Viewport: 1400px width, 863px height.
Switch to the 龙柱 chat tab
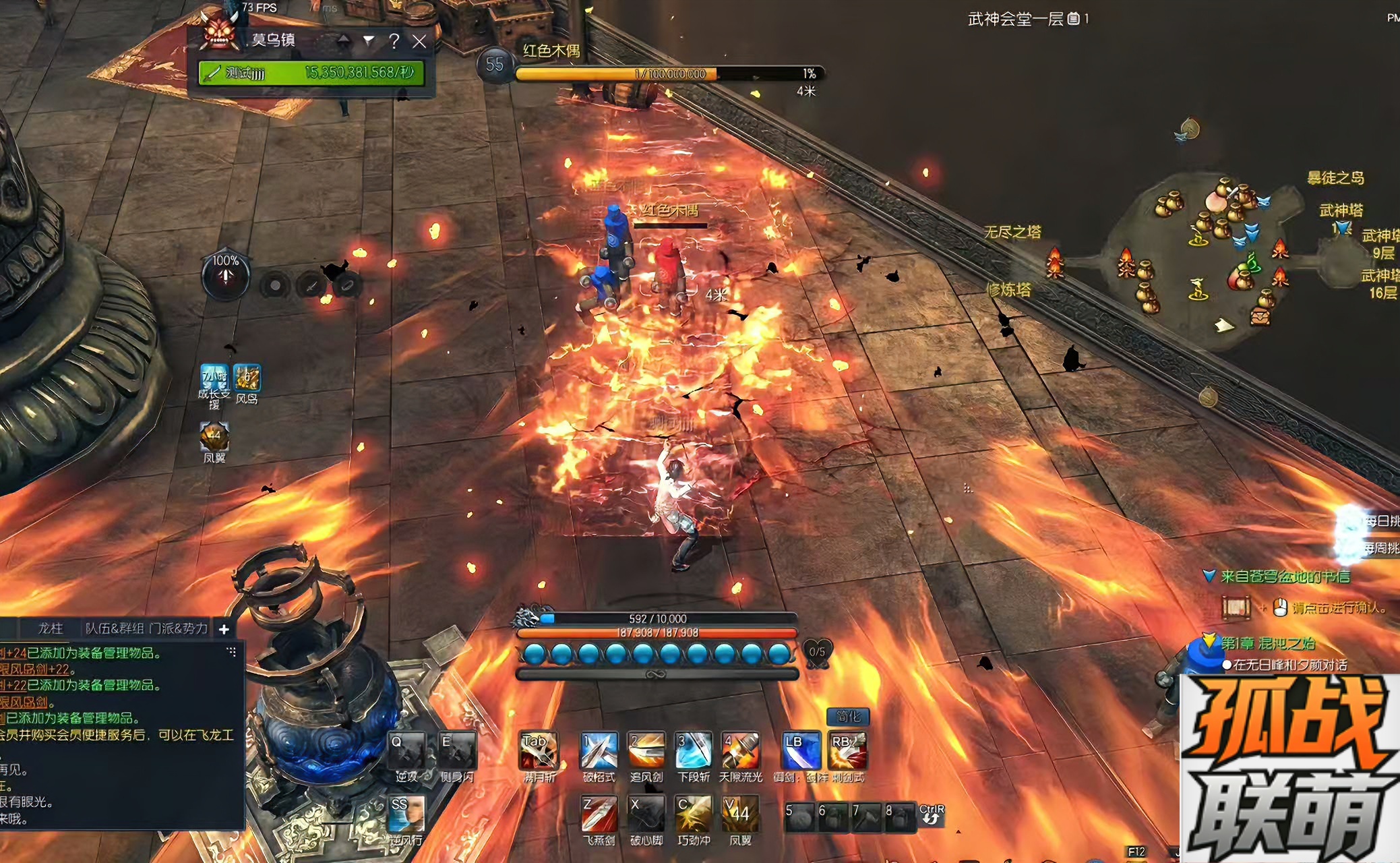point(51,628)
